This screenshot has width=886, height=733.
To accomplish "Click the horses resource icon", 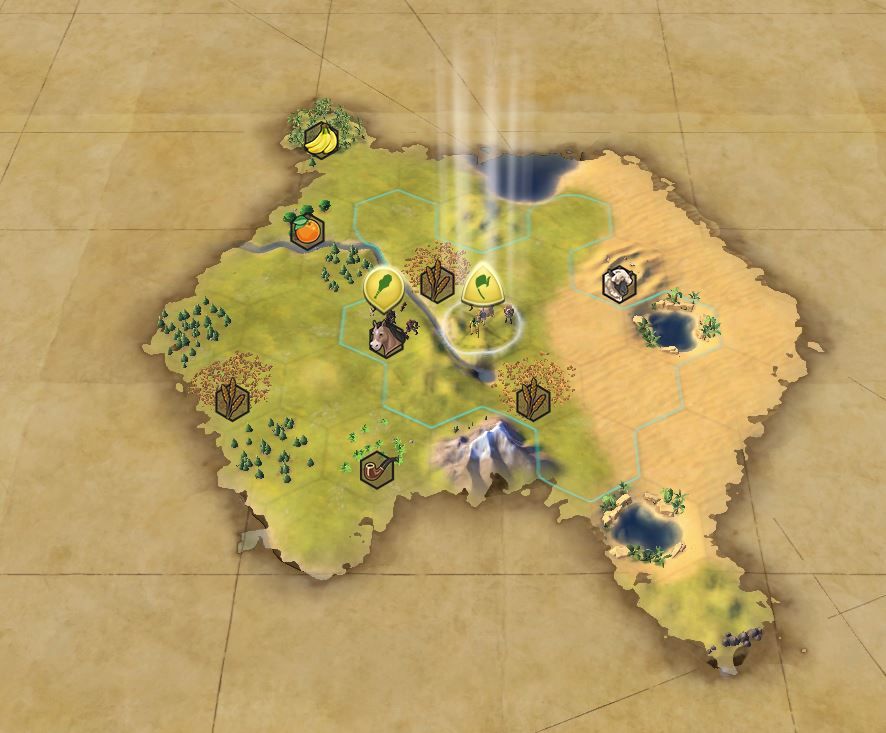I will point(386,338).
